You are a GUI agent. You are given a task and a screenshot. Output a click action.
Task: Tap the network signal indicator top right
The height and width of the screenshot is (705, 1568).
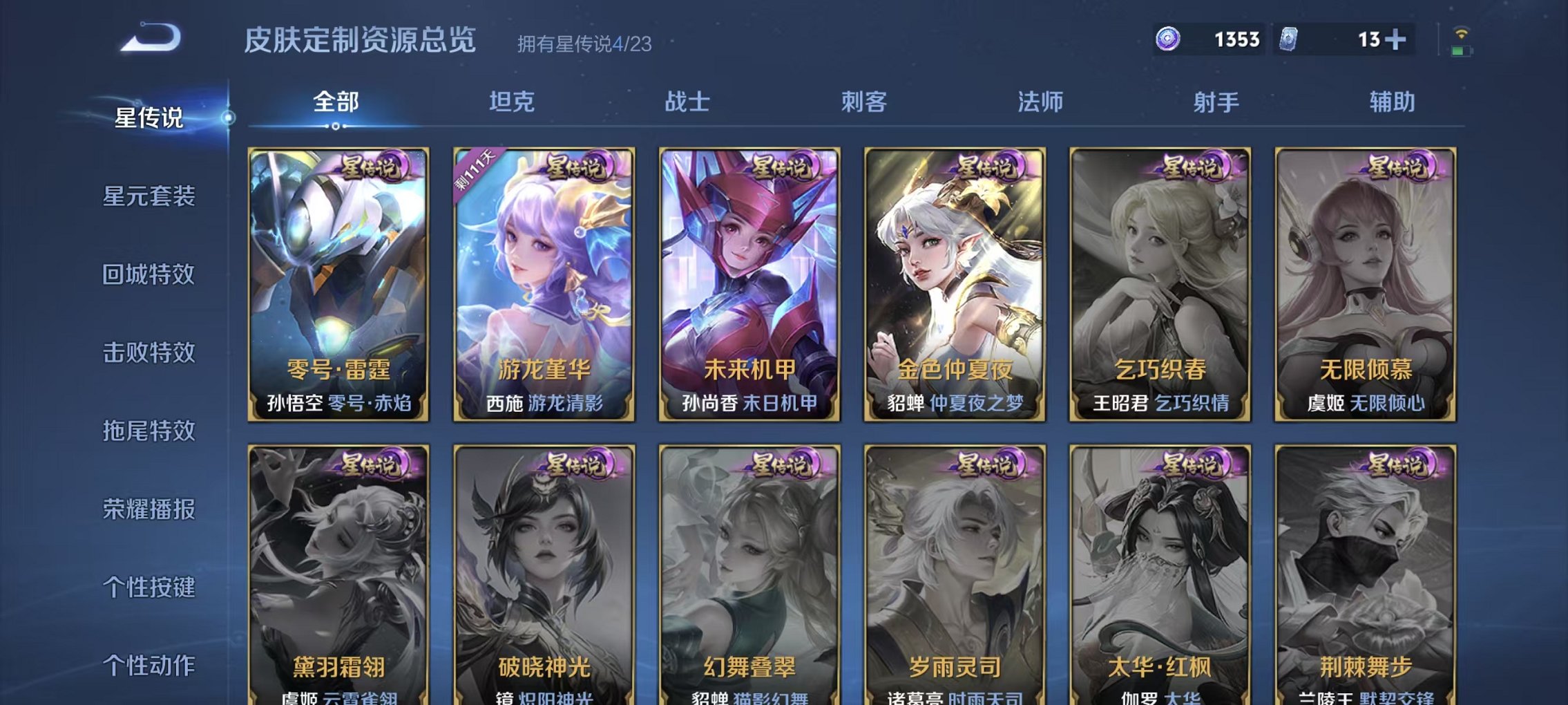pyautogui.click(x=1462, y=33)
